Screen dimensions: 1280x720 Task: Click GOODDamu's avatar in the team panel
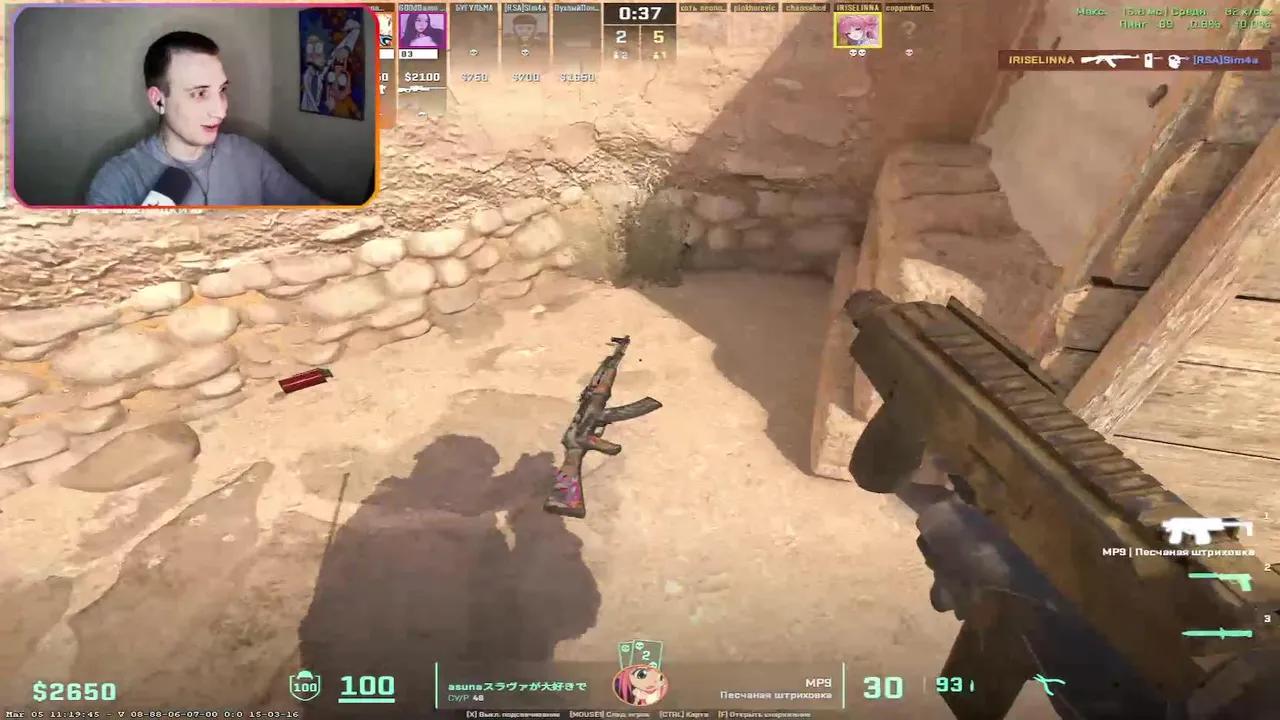pos(425,32)
